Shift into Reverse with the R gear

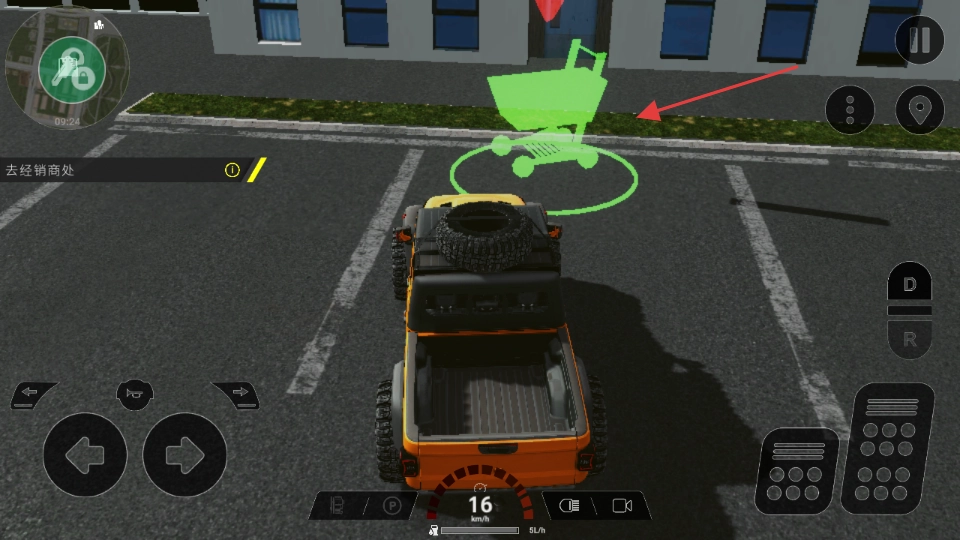pyautogui.click(x=909, y=340)
